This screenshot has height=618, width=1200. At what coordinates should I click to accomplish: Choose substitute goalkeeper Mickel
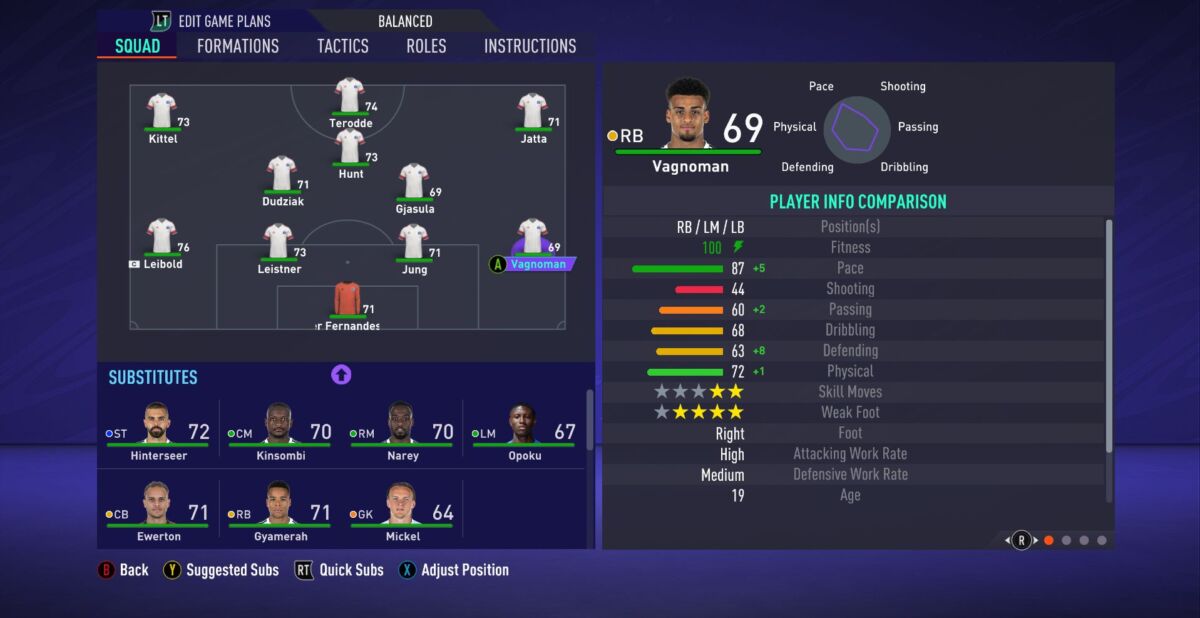pos(403,511)
